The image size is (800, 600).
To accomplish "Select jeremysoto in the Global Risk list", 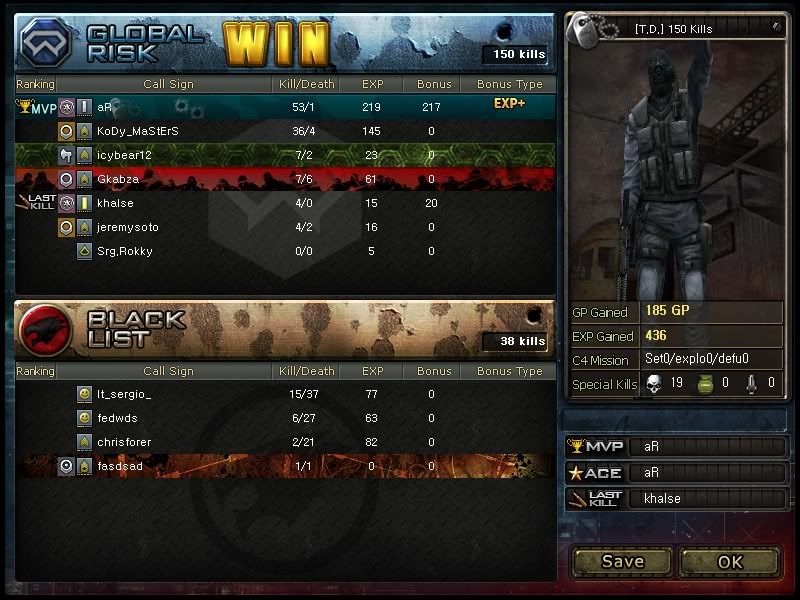I will 128,227.
